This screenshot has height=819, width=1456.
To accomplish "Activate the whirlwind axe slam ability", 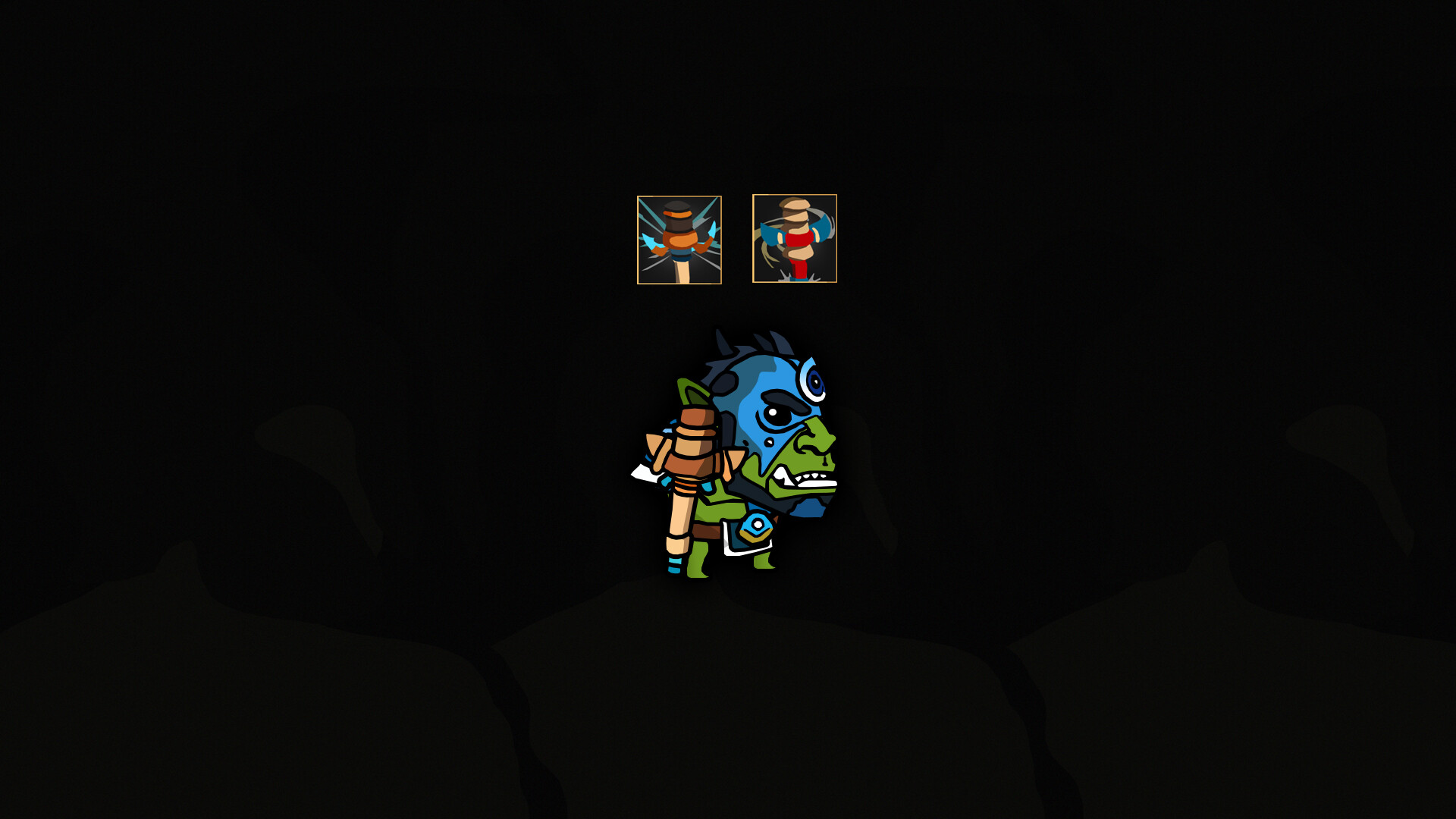I will coord(794,239).
